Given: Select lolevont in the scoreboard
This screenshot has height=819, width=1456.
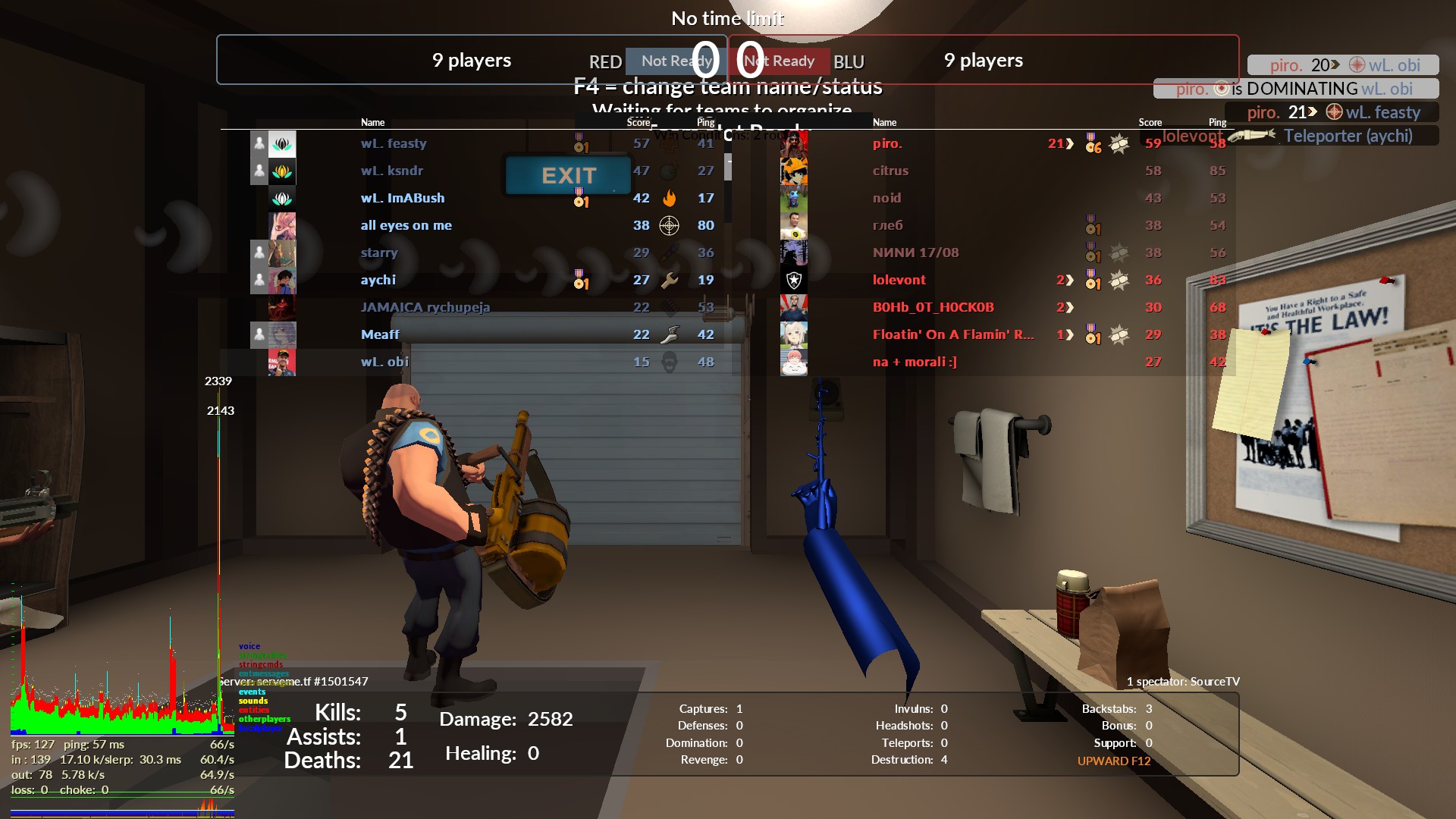Looking at the screenshot, I should pyautogui.click(x=899, y=280).
